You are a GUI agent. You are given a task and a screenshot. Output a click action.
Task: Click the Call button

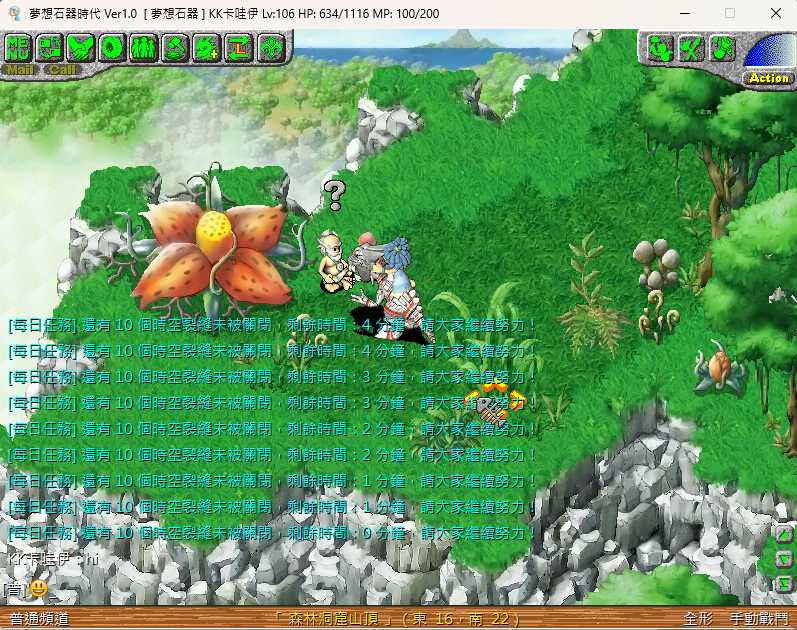(61, 70)
